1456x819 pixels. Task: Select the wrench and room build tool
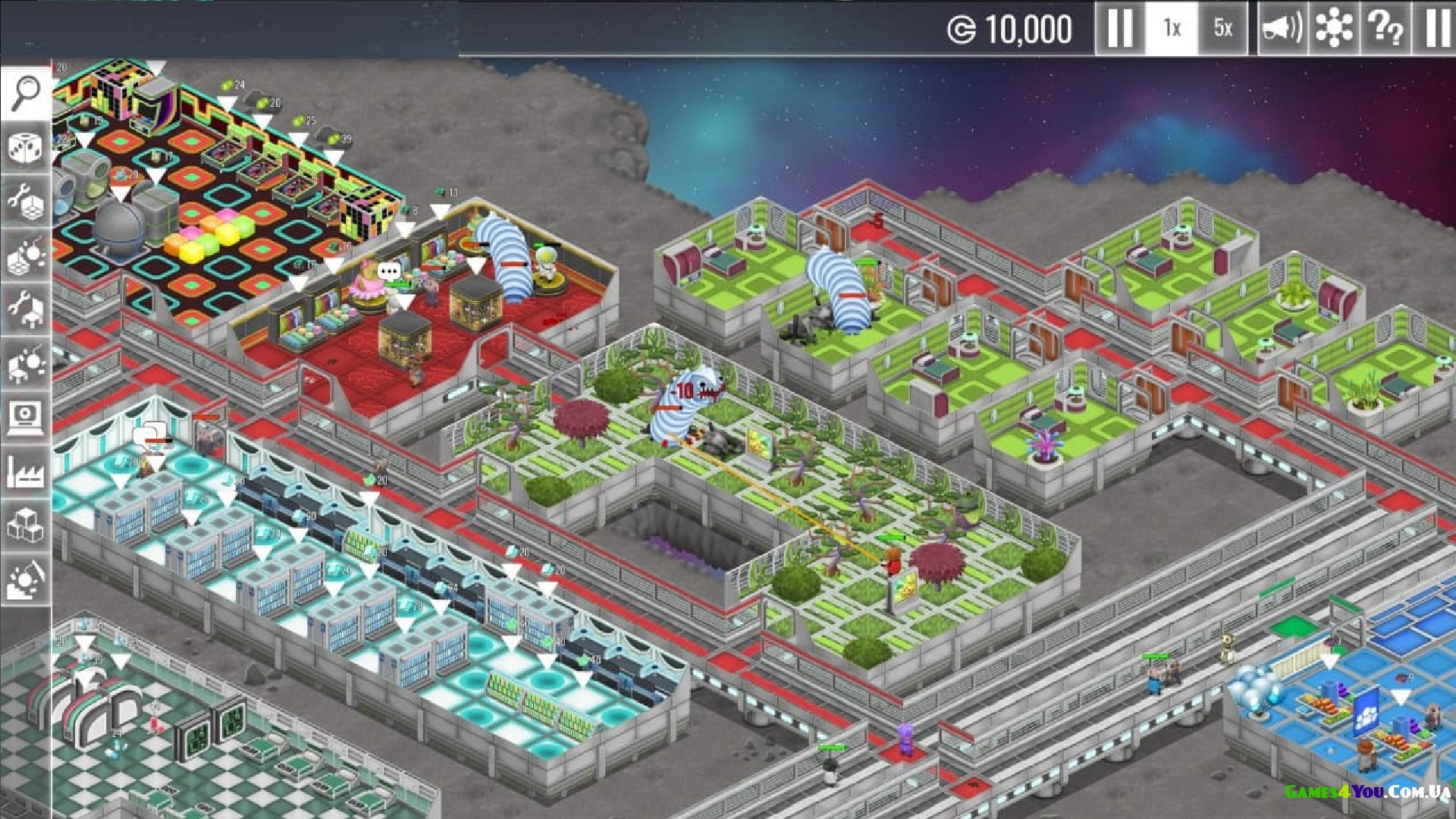click(26, 201)
